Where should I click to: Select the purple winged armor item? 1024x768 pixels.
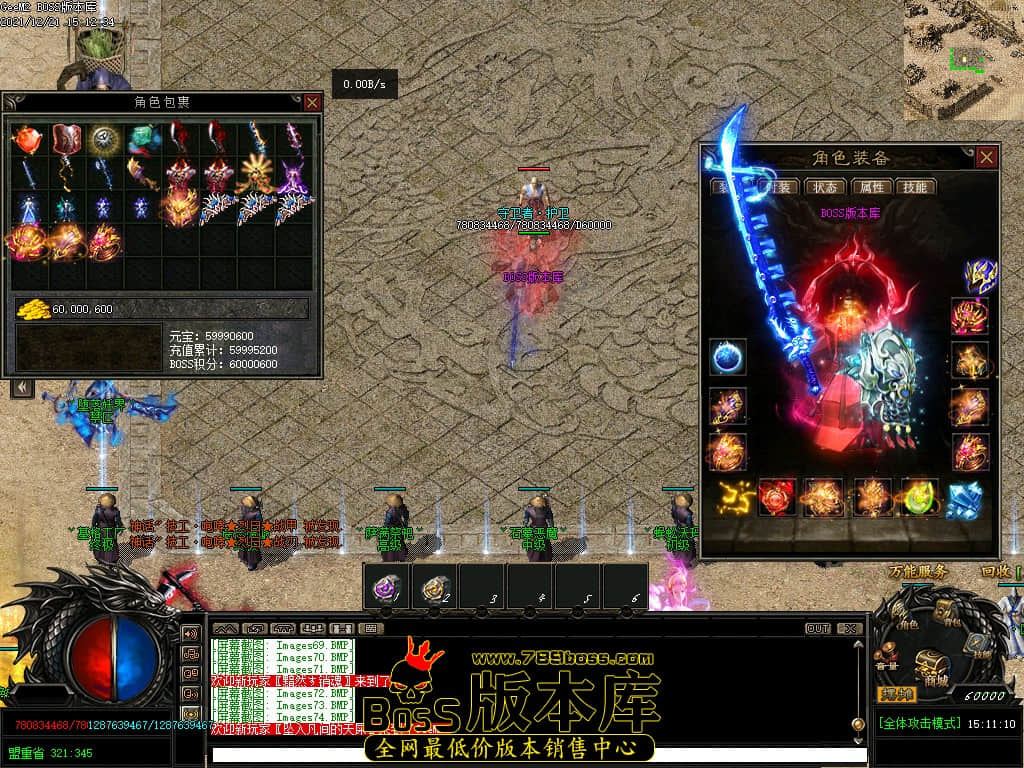pos(293,174)
